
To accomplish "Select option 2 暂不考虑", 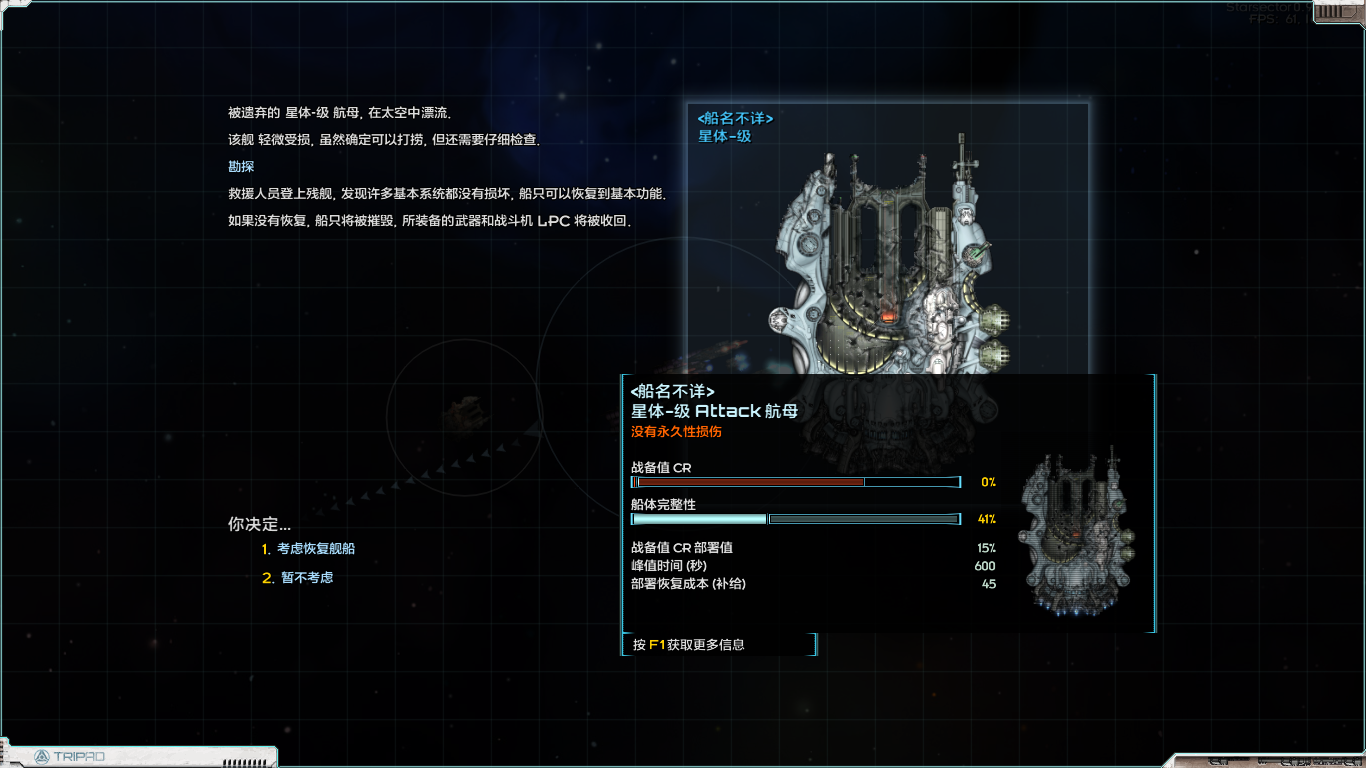I will (300, 576).
